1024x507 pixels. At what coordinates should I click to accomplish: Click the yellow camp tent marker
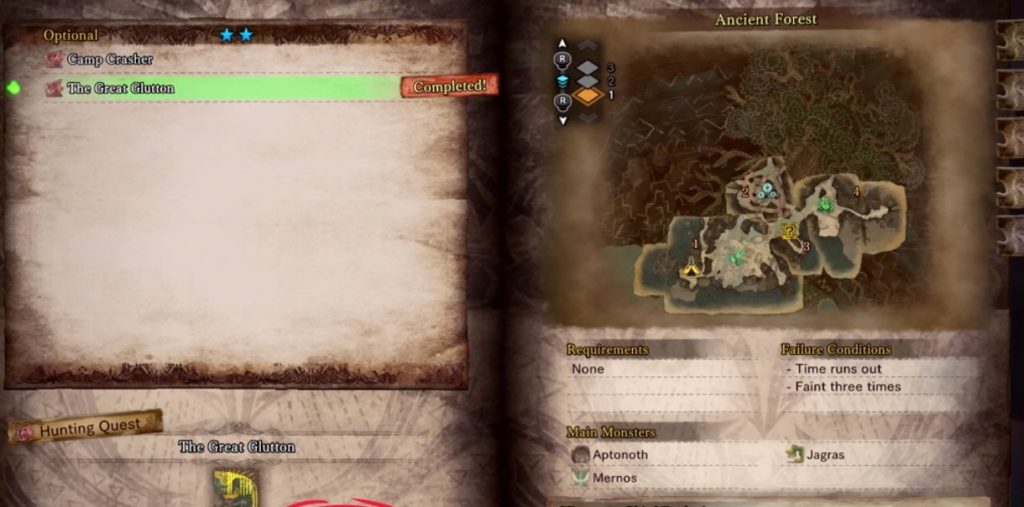[690, 268]
